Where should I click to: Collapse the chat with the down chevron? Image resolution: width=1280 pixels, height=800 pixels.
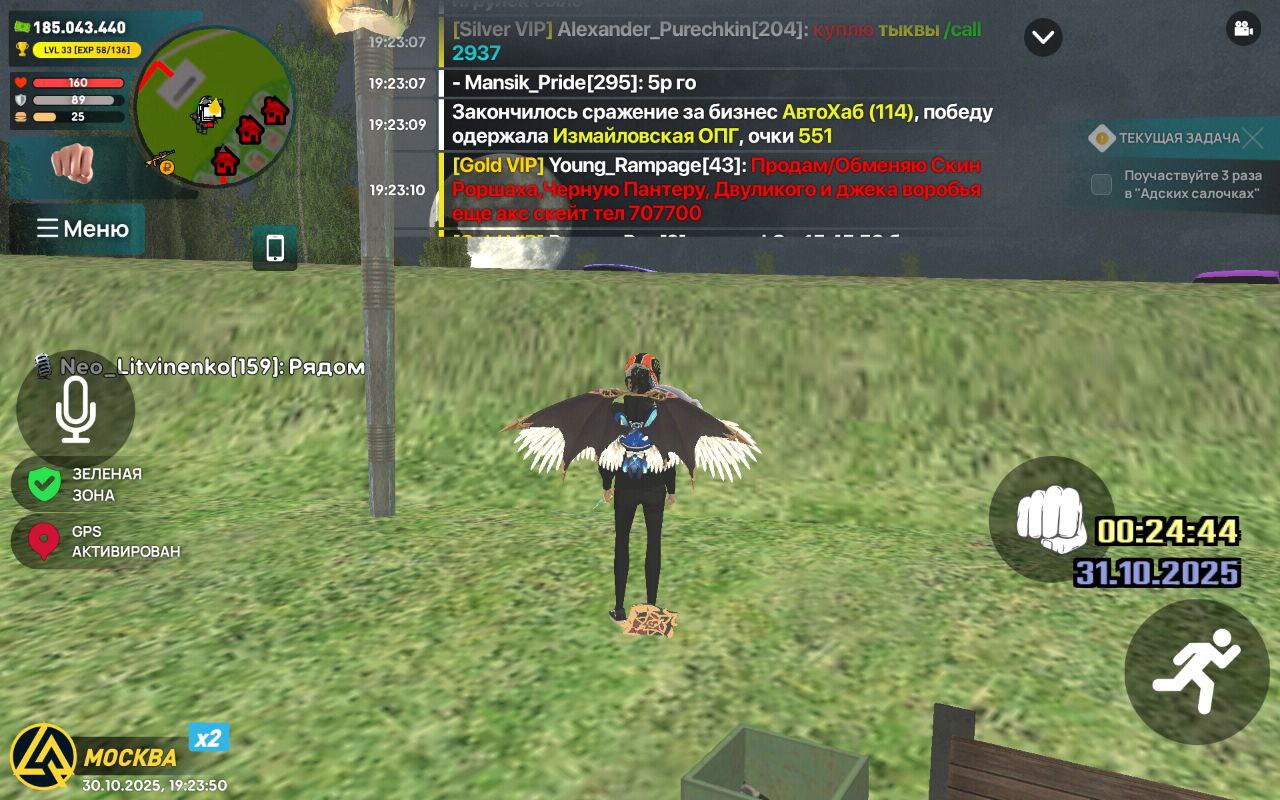pos(1043,38)
